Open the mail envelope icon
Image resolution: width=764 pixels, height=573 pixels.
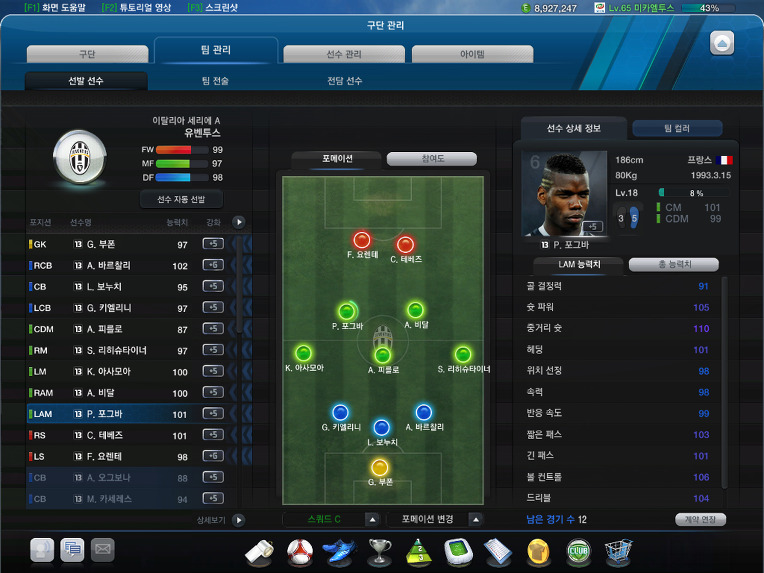102,548
